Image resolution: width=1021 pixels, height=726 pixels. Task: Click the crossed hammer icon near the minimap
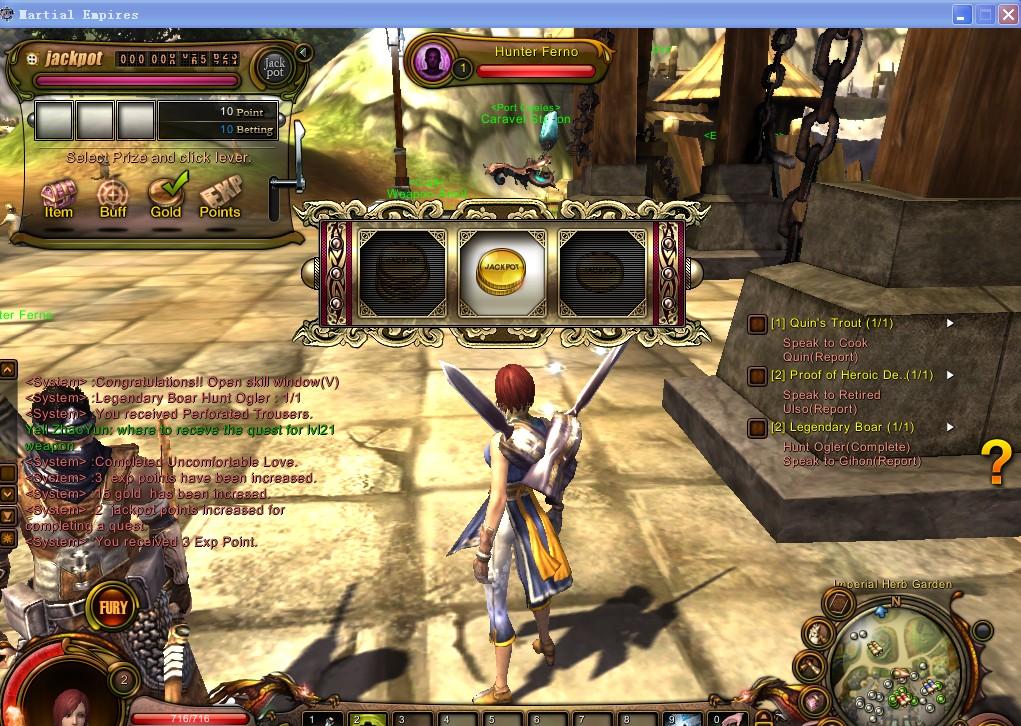click(808, 664)
